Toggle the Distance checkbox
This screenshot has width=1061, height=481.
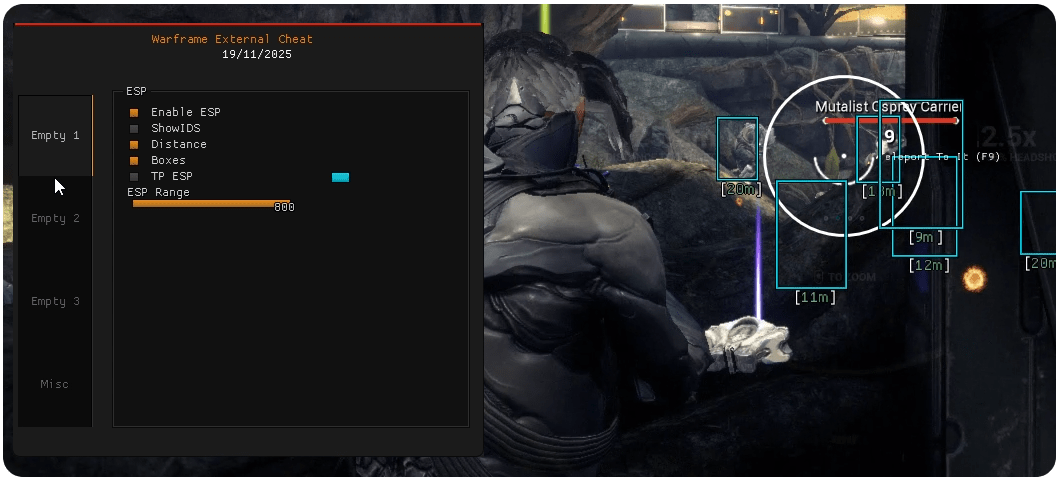[x=134, y=144]
